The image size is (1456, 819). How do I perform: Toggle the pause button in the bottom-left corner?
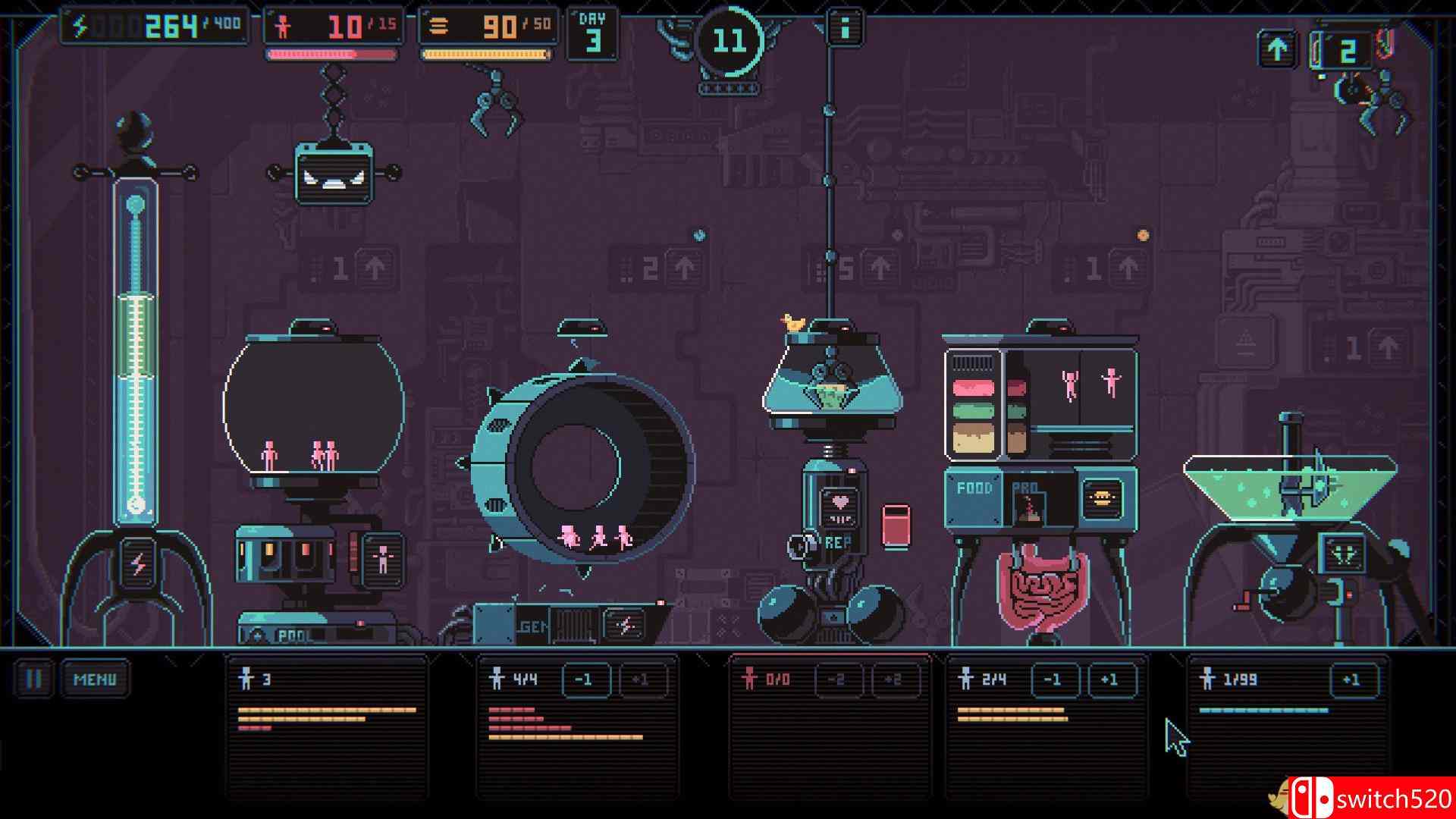pyautogui.click(x=34, y=679)
